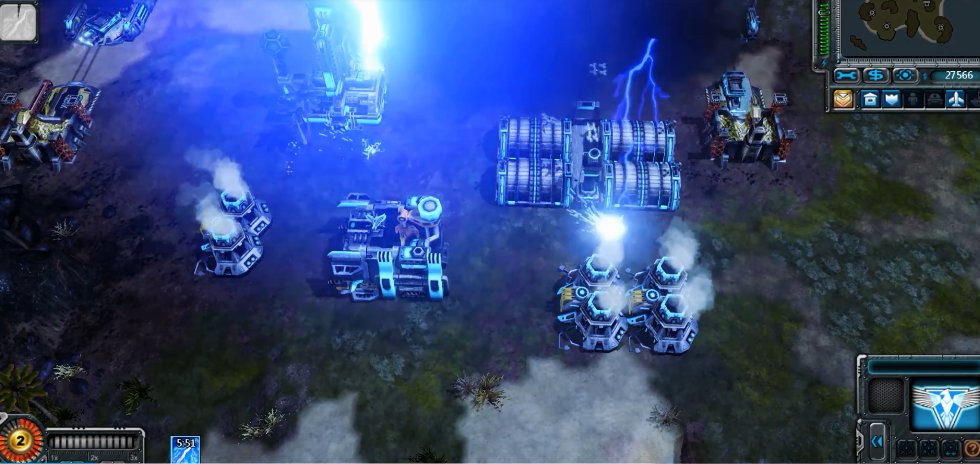Screen dimensions: 980x464
Task: Switch to the production structures tab
Action: 871,99
